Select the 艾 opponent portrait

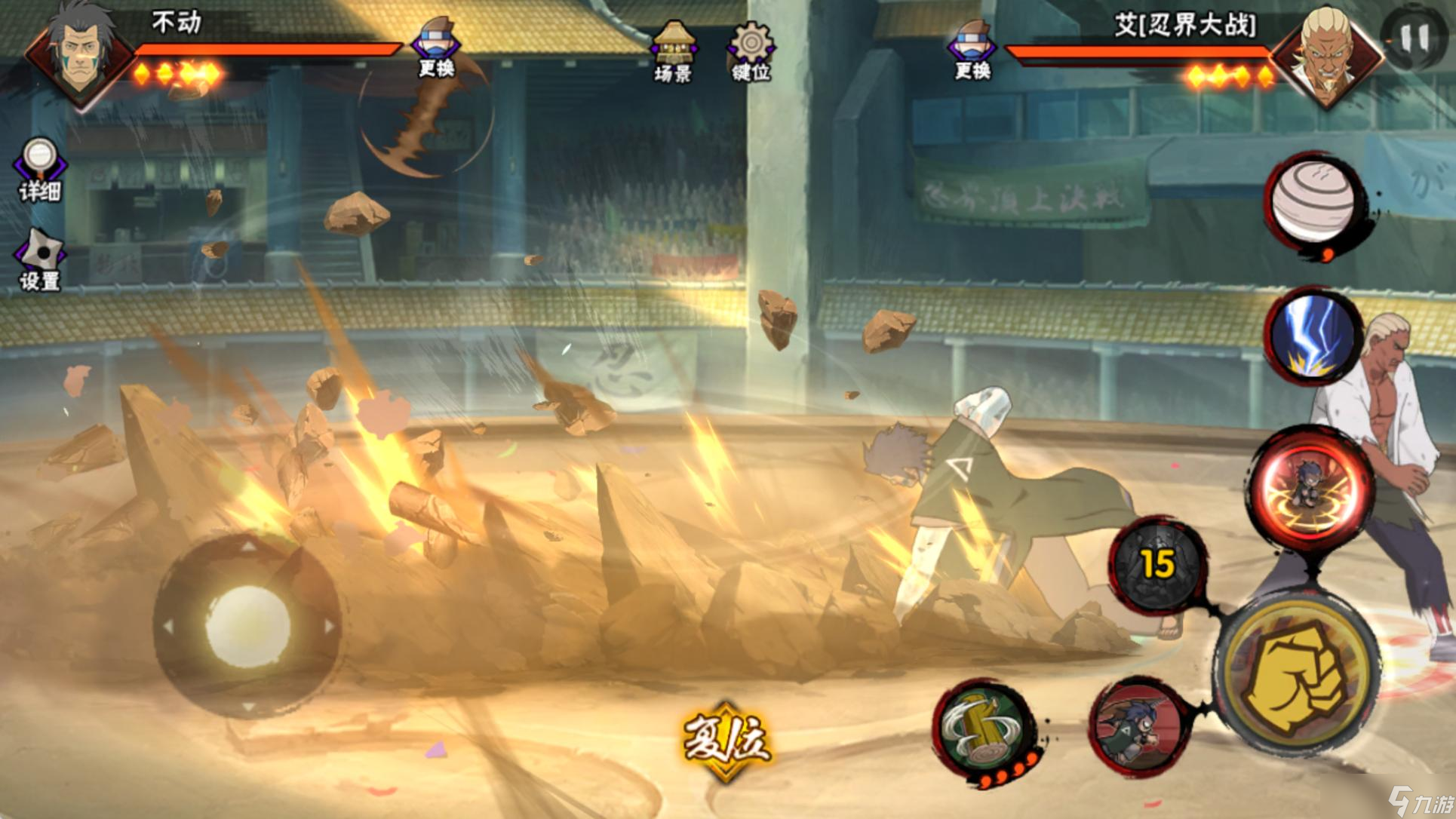tap(1328, 57)
